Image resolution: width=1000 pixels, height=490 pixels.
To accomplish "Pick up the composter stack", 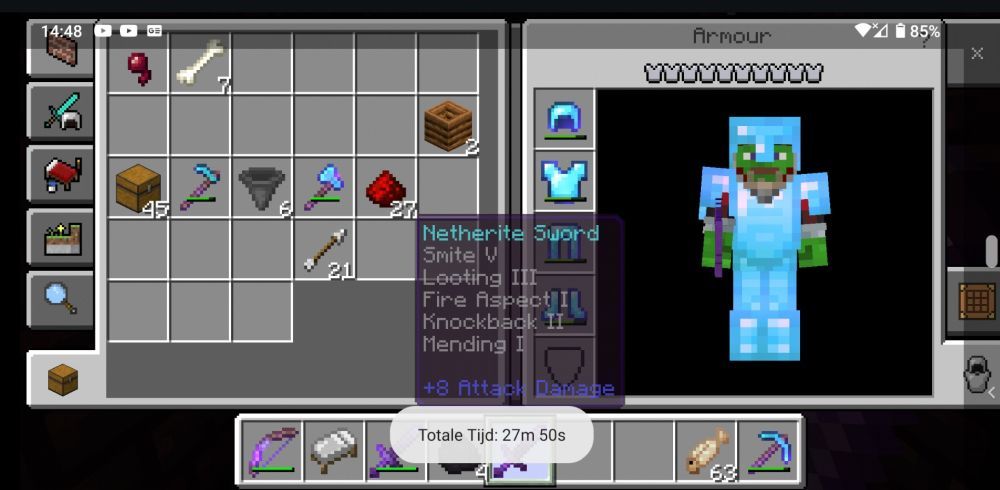I will tap(449, 126).
